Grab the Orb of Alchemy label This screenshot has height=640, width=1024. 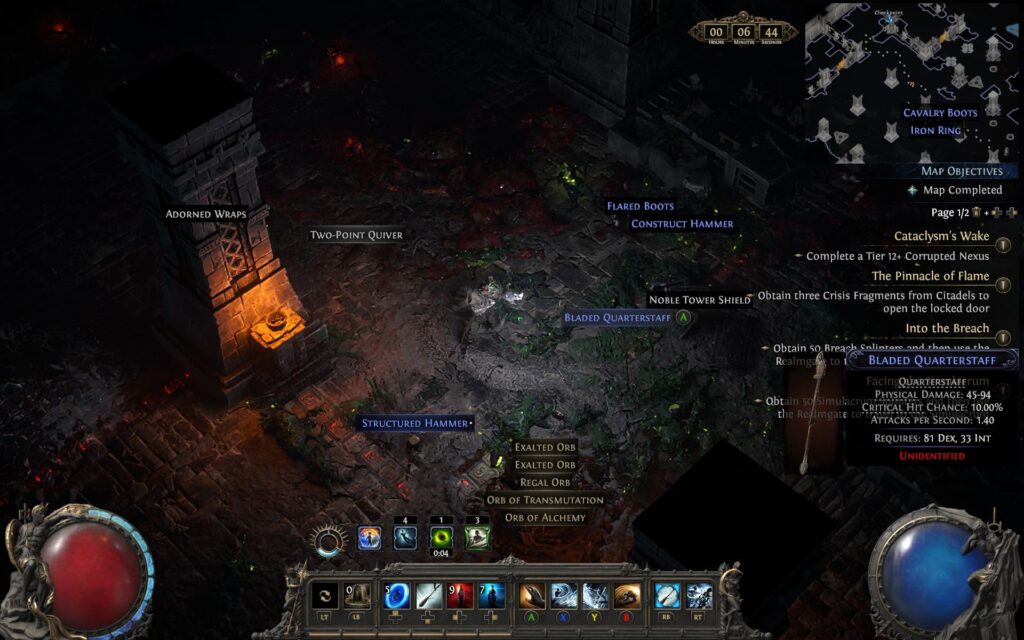click(x=545, y=518)
